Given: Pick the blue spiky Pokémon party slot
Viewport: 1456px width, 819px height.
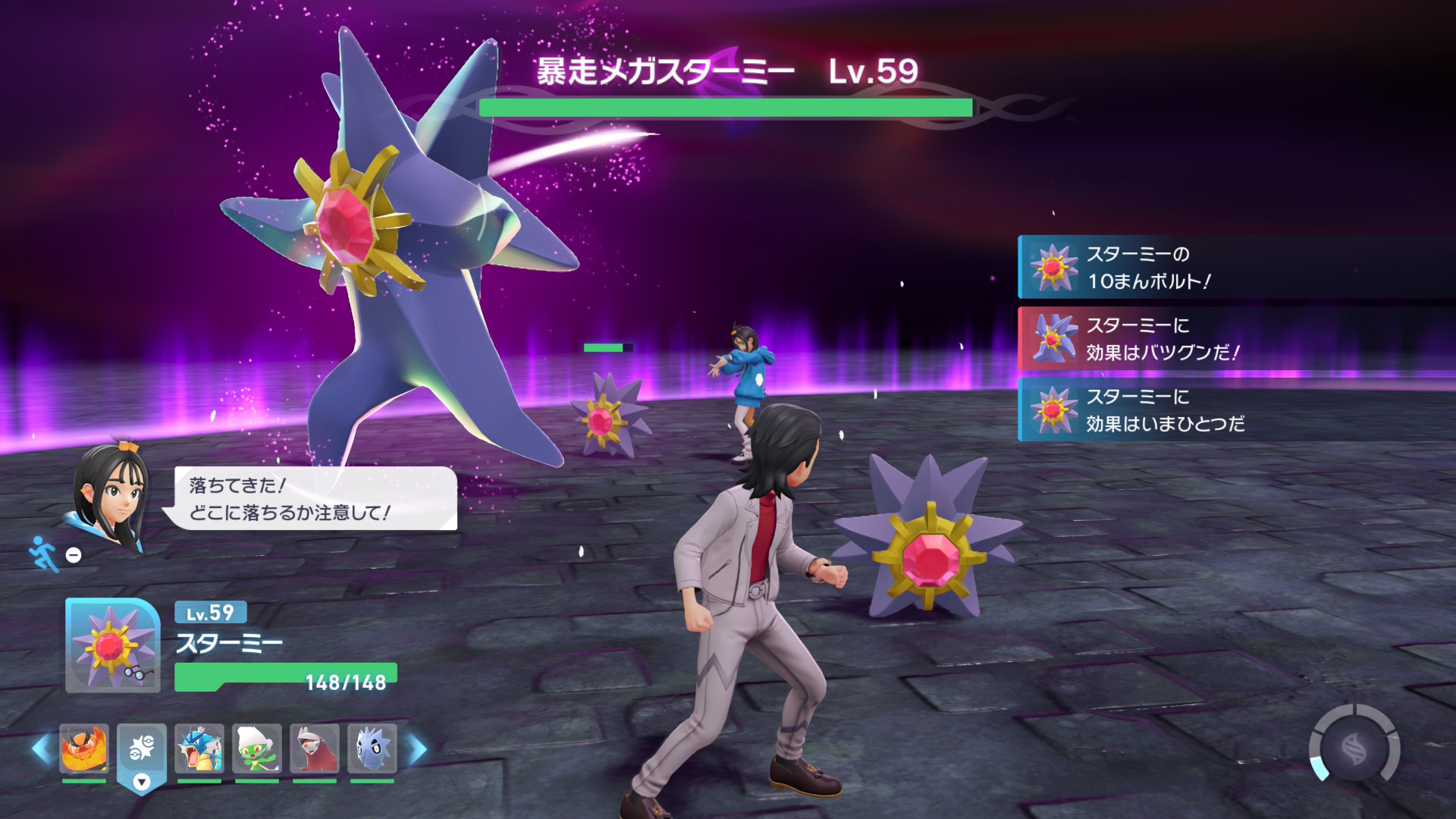Looking at the screenshot, I should click(x=372, y=748).
